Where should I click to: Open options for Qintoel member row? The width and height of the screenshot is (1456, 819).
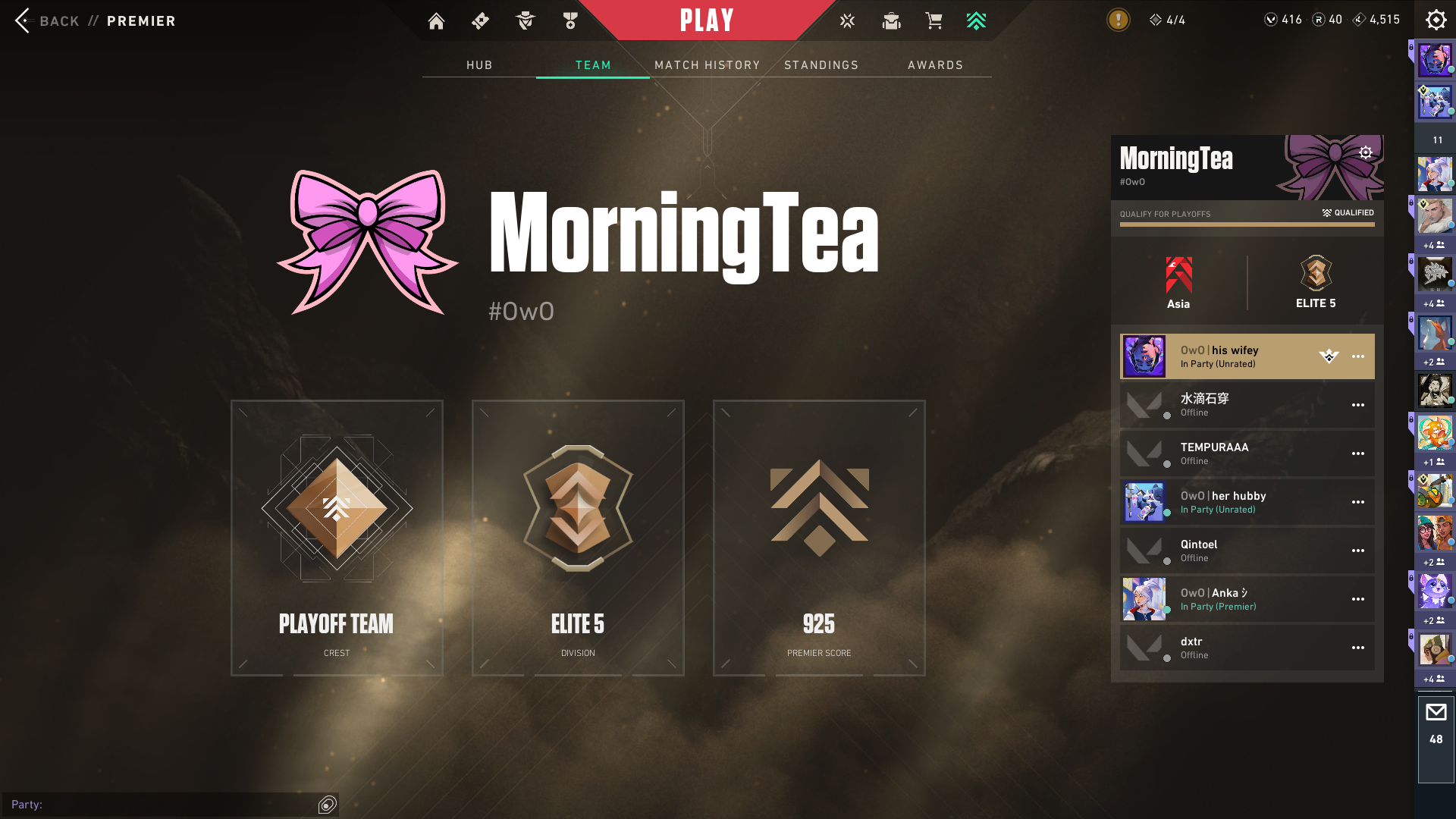(1357, 551)
